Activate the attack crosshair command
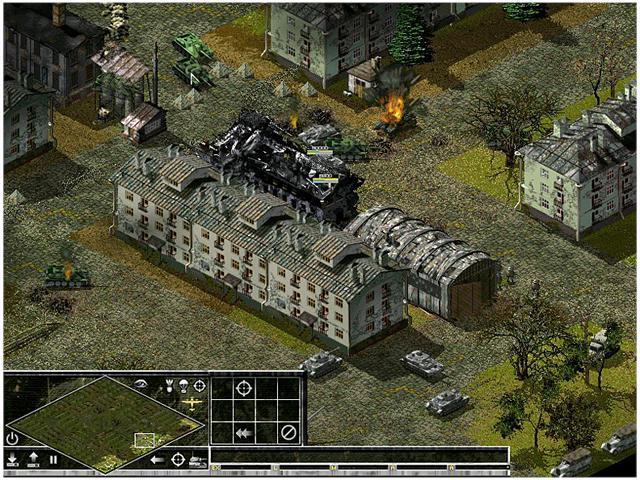640x480 pixels. coord(244,387)
